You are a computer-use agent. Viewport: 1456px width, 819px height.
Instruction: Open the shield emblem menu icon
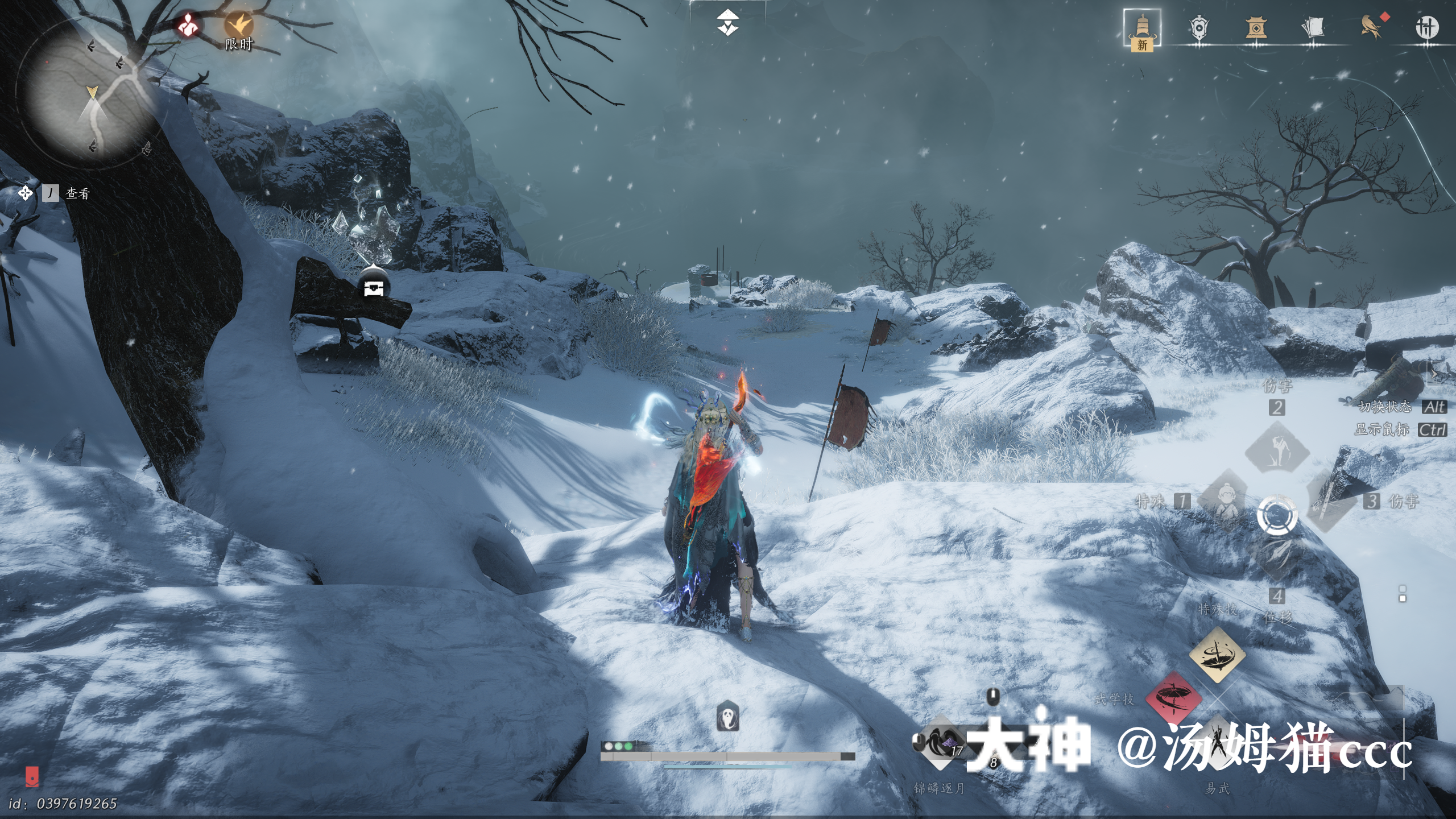1198,27
